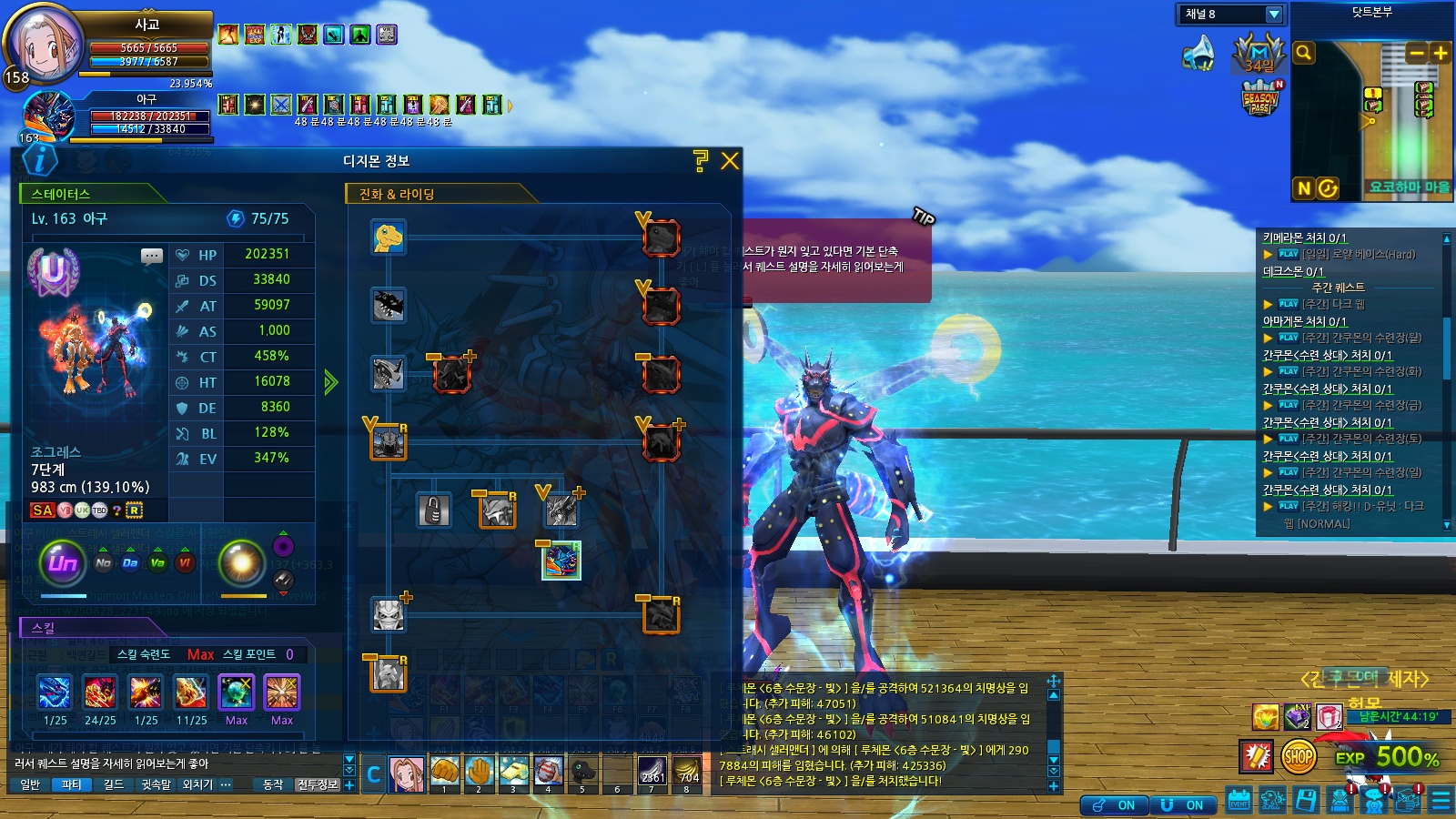
Task: Toggle the magnet auto-loot ON button
Action: pos(1184,805)
